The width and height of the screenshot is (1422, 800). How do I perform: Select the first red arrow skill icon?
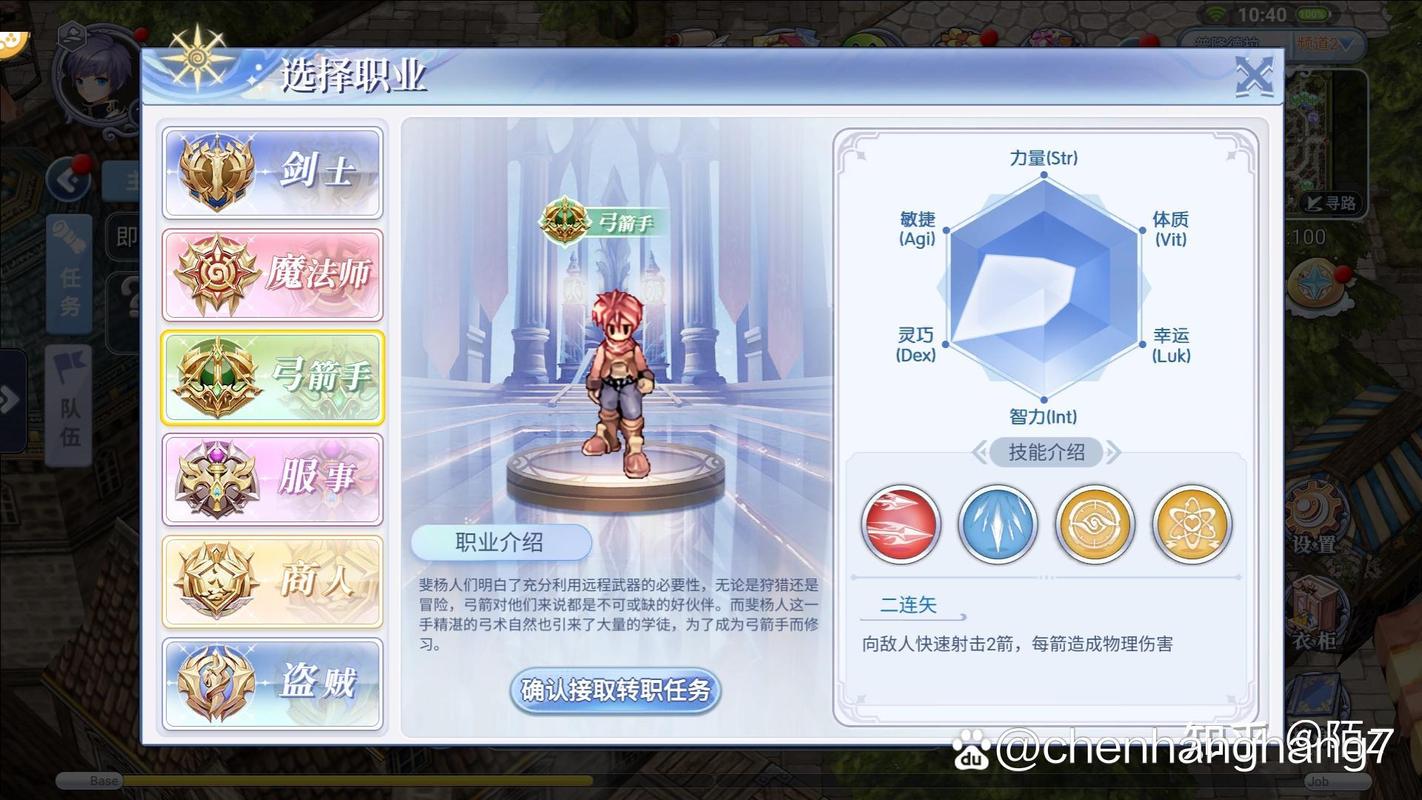900,524
